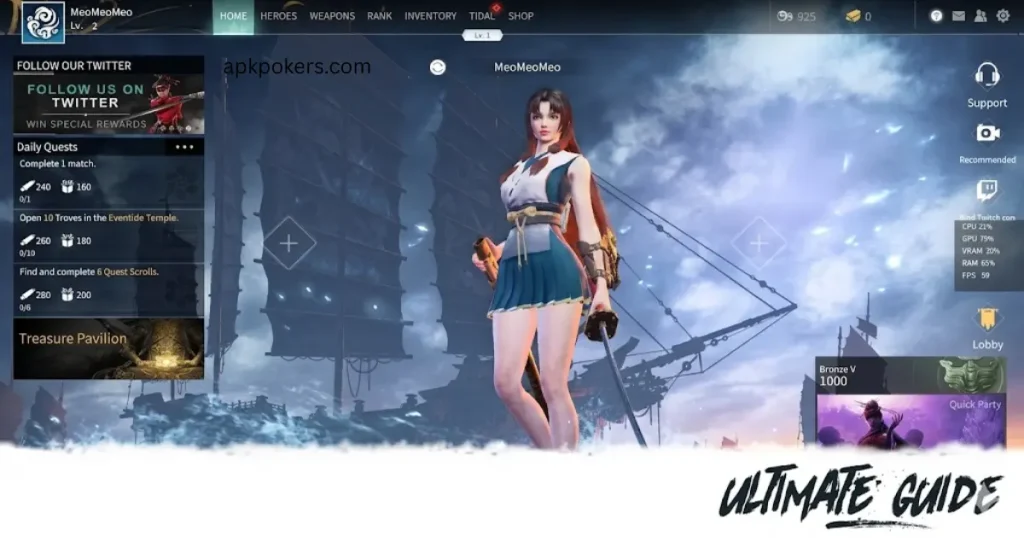This screenshot has height=538, width=1024.
Task: Open the Shop tab
Action: pos(521,16)
